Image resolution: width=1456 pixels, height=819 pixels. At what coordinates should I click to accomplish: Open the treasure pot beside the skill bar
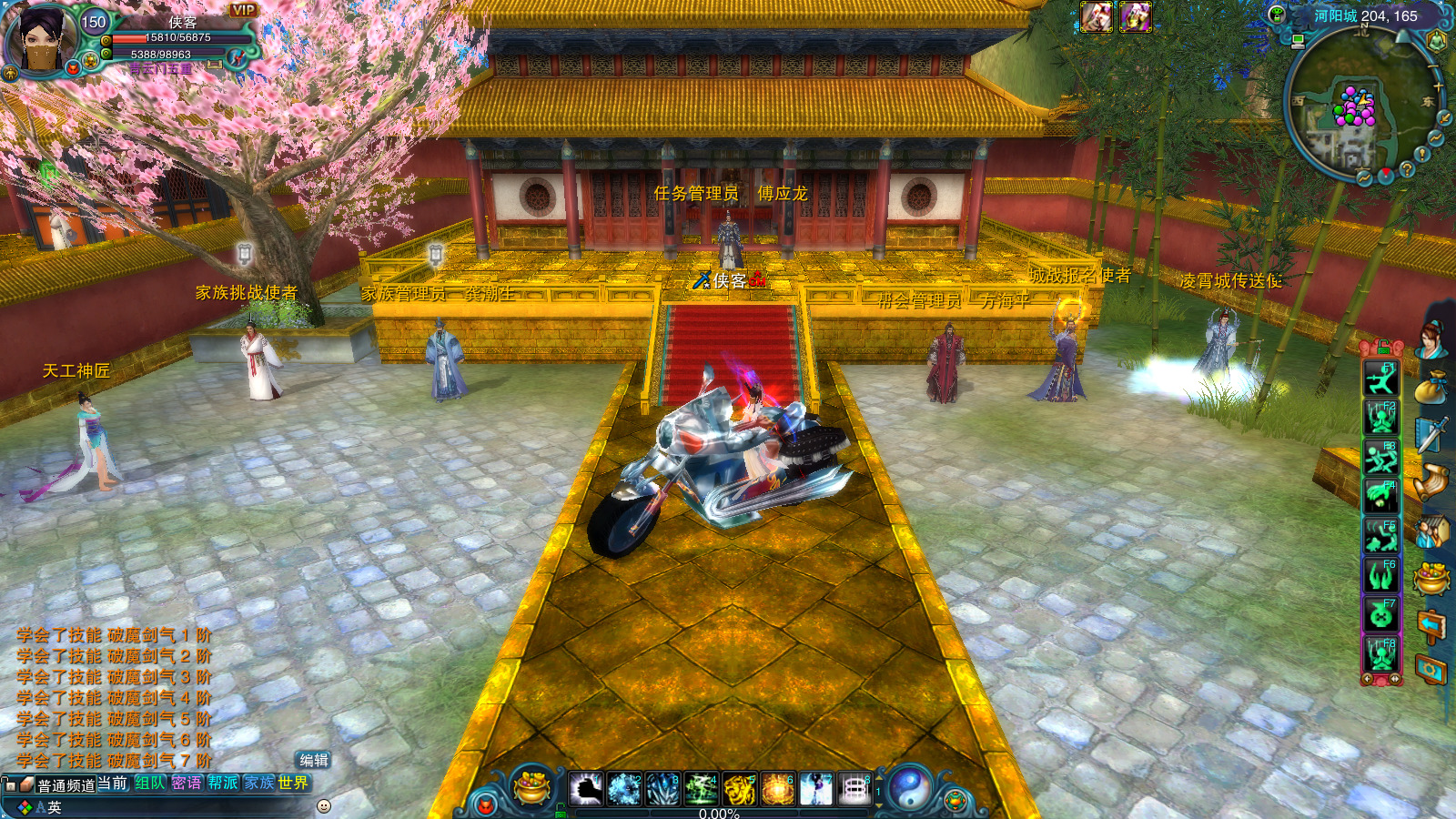(531, 787)
